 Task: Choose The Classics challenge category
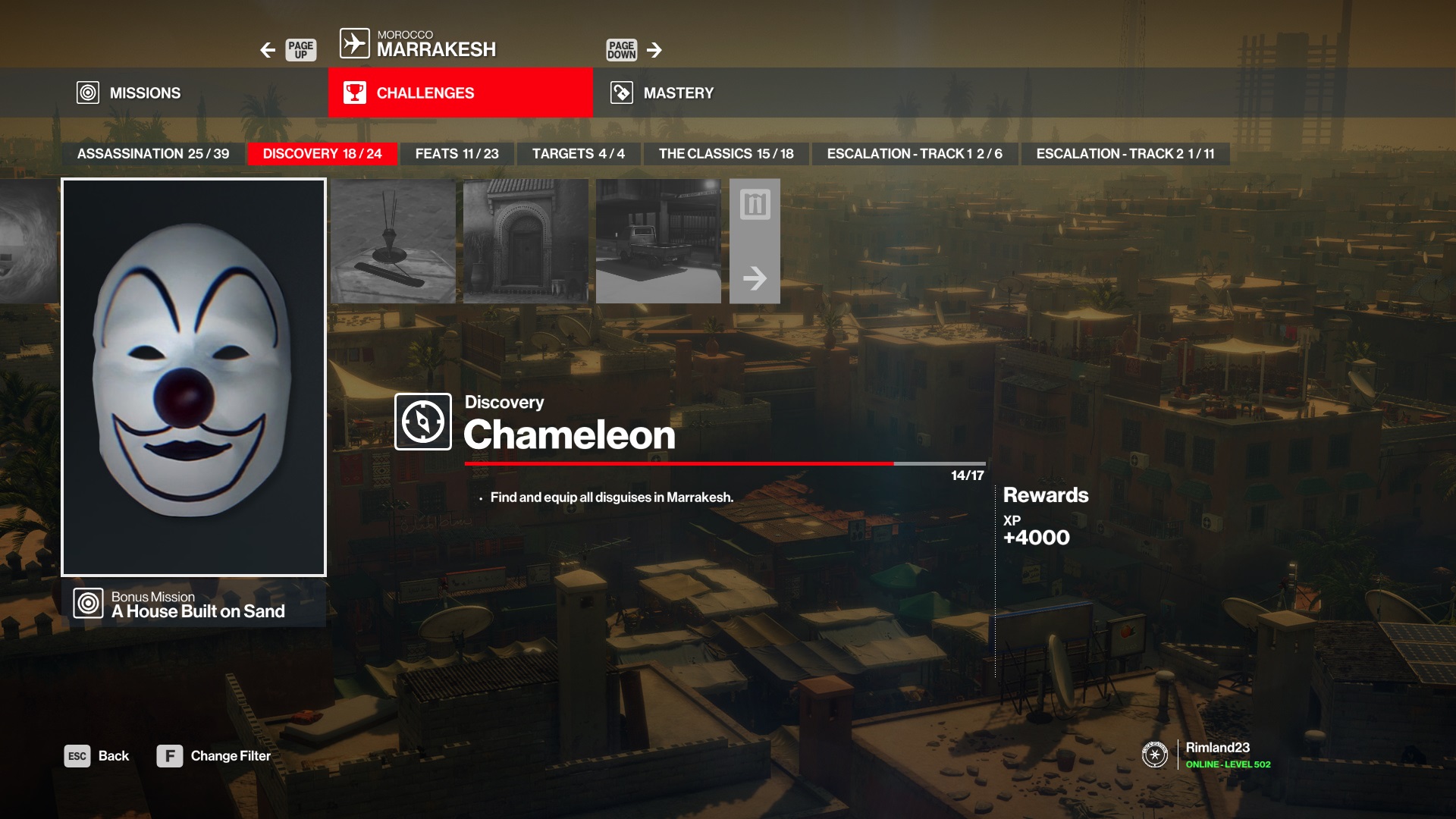pyautogui.click(x=726, y=154)
